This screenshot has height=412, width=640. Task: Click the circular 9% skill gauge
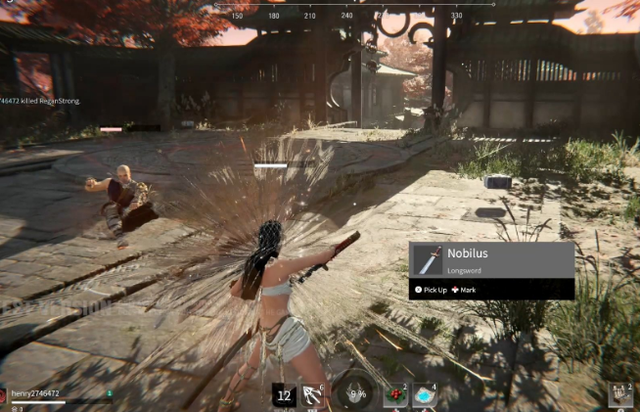pos(354,393)
